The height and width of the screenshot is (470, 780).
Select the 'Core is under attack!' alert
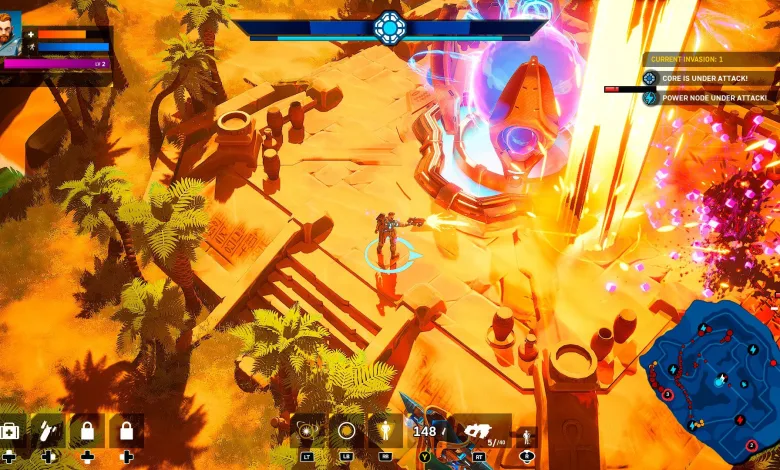point(708,78)
